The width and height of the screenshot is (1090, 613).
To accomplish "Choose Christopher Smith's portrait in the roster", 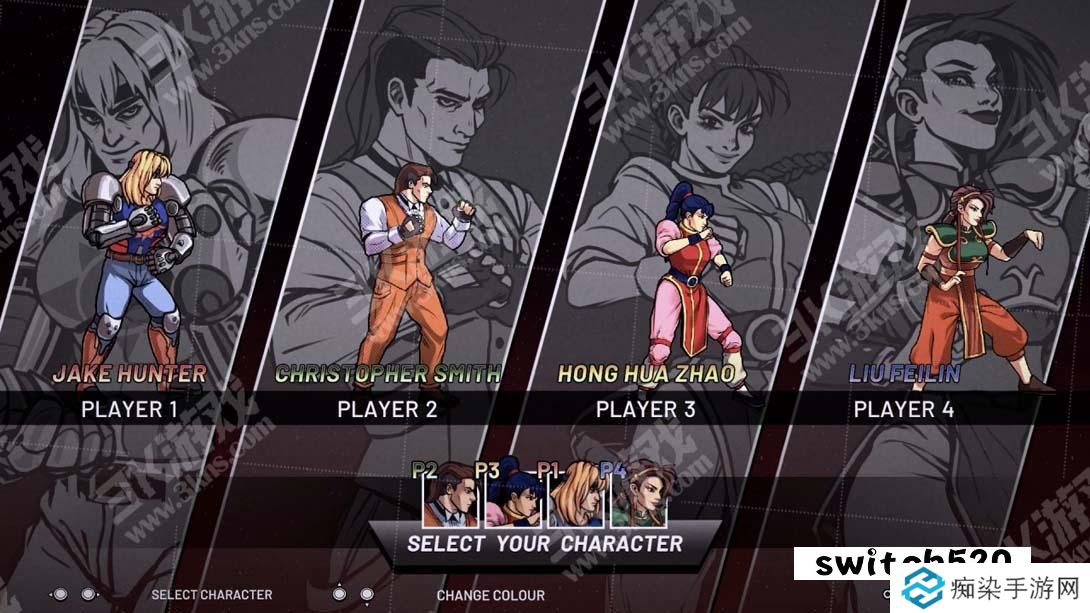I will tap(450, 497).
